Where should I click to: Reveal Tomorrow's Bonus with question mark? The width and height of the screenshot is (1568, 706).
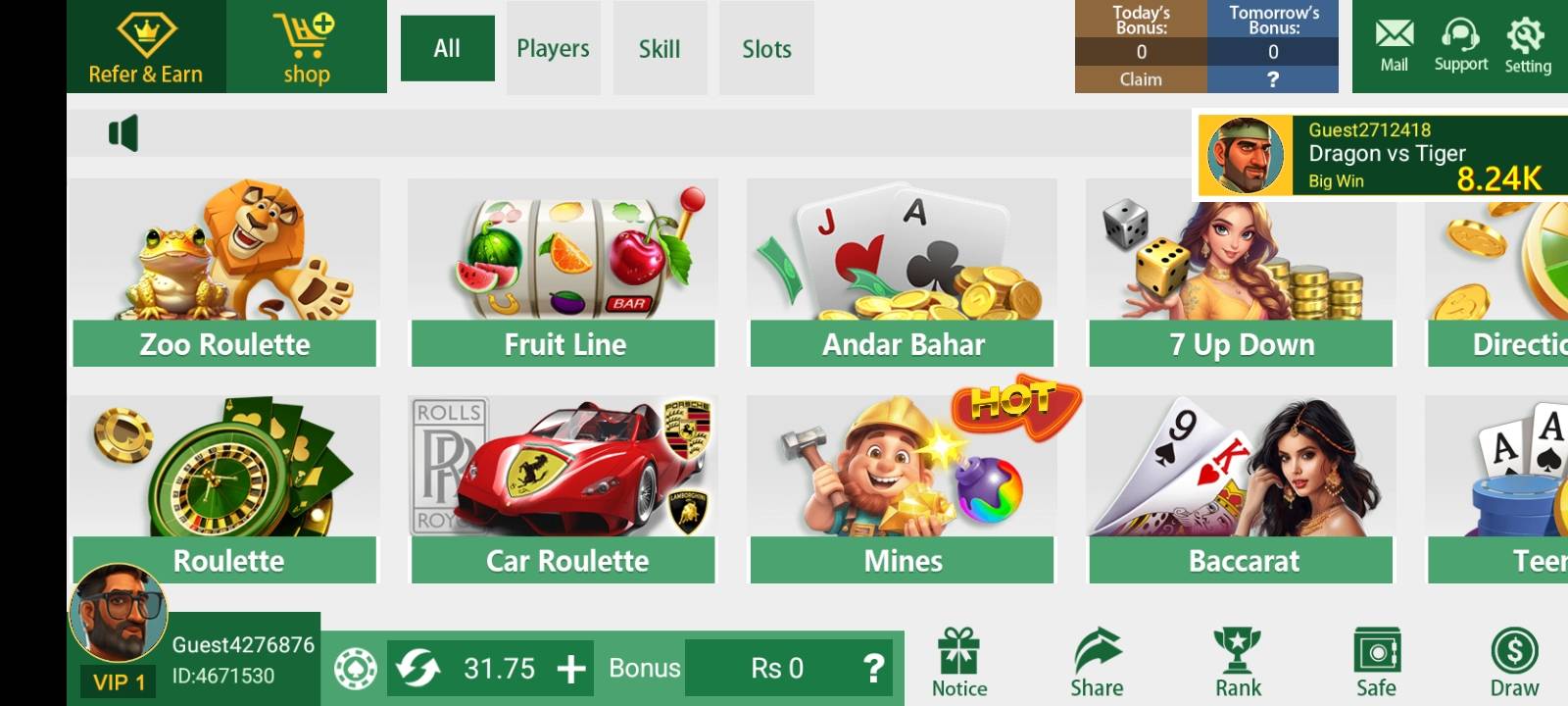pyautogui.click(x=1274, y=80)
